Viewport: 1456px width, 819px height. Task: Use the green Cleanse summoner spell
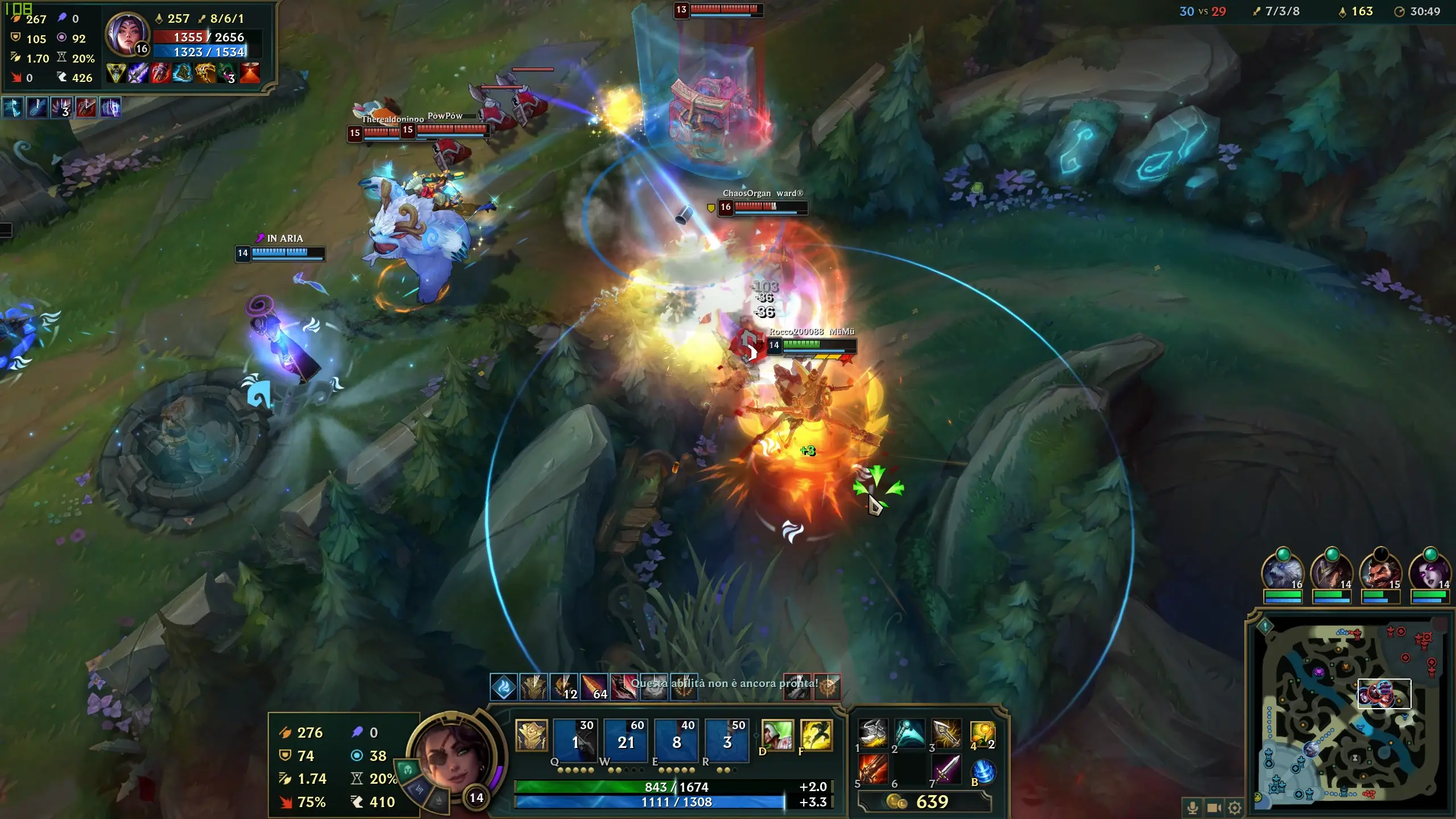click(x=777, y=735)
